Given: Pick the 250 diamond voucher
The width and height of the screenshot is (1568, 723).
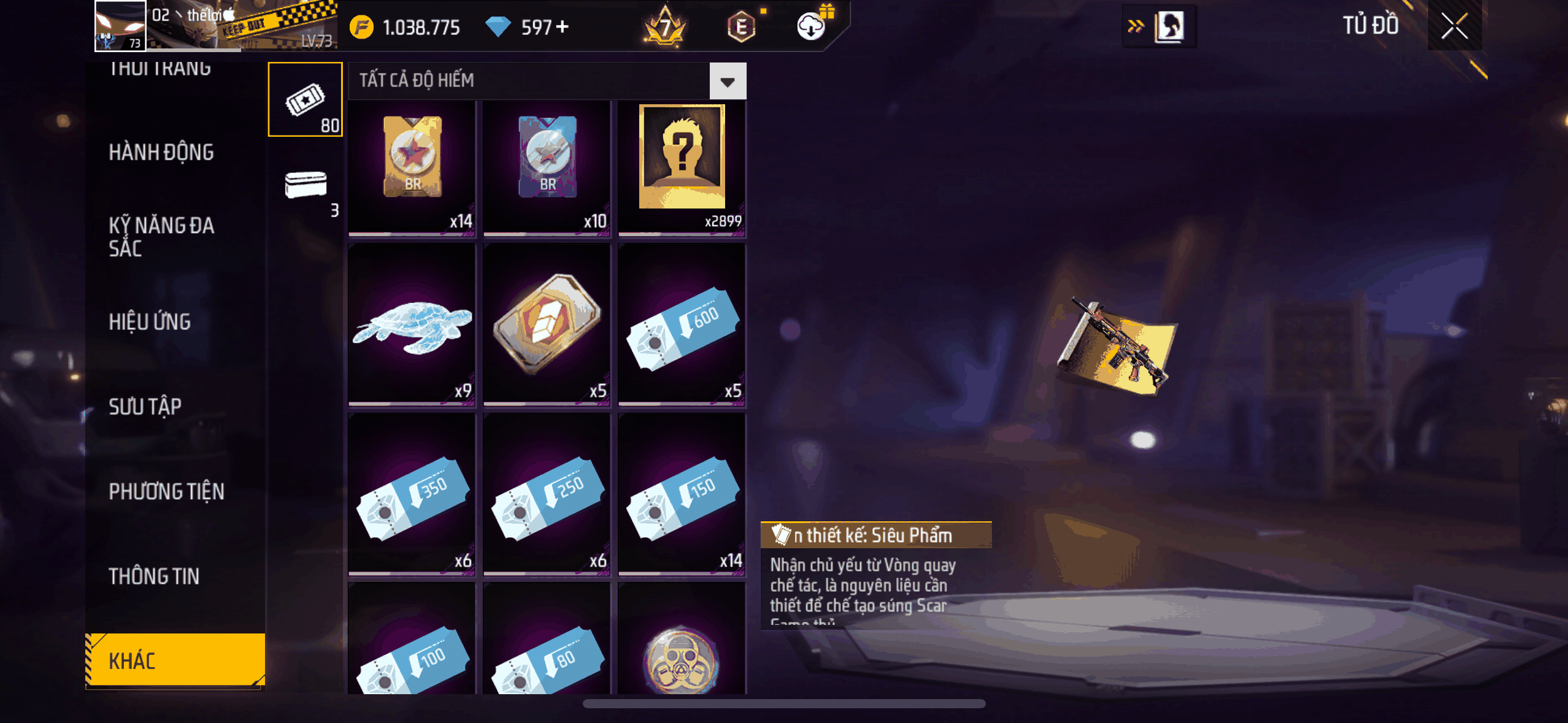Looking at the screenshot, I should coord(547,494).
